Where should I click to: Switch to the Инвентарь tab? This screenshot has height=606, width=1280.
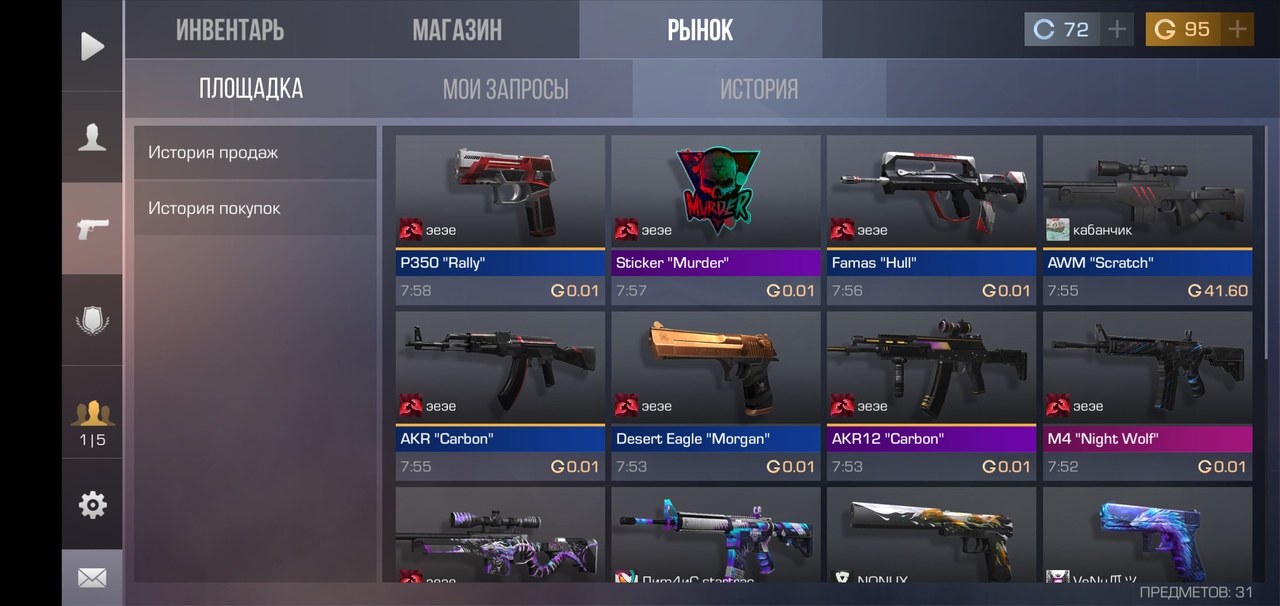pos(230,30)
